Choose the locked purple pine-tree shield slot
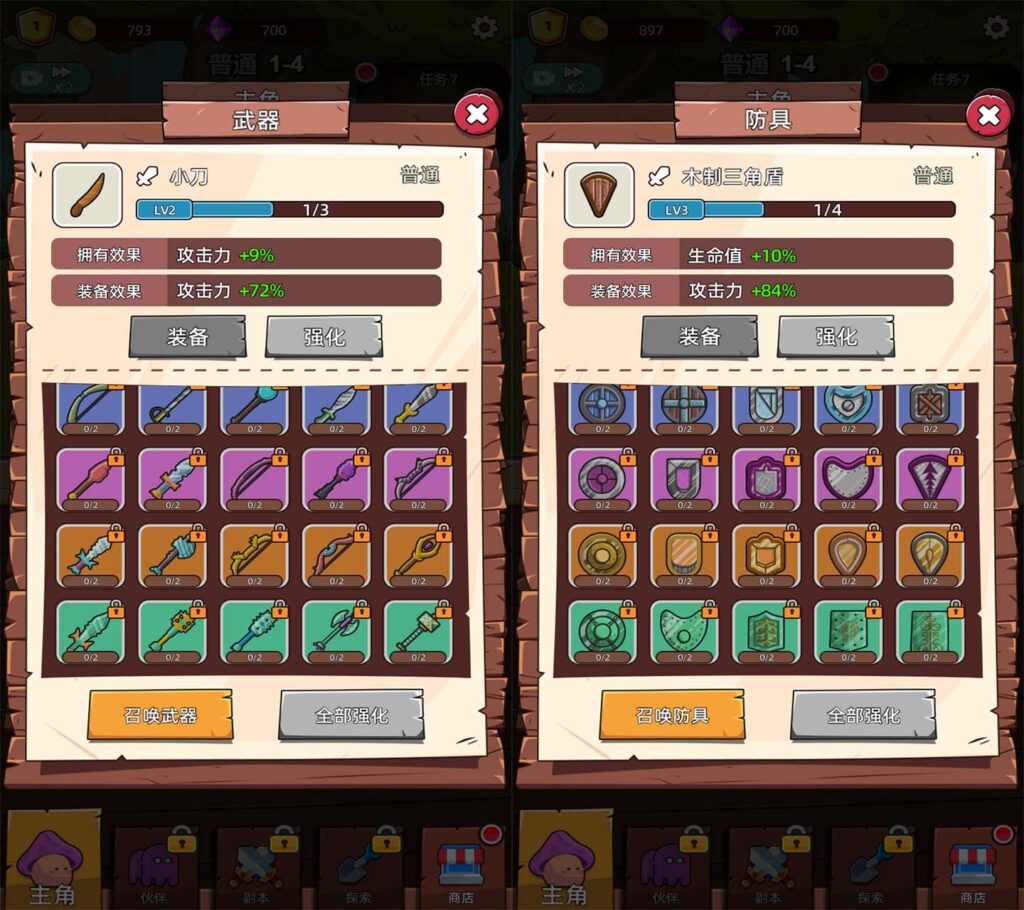The height and width of the screenshot is (910, 1024). [929, 479]
